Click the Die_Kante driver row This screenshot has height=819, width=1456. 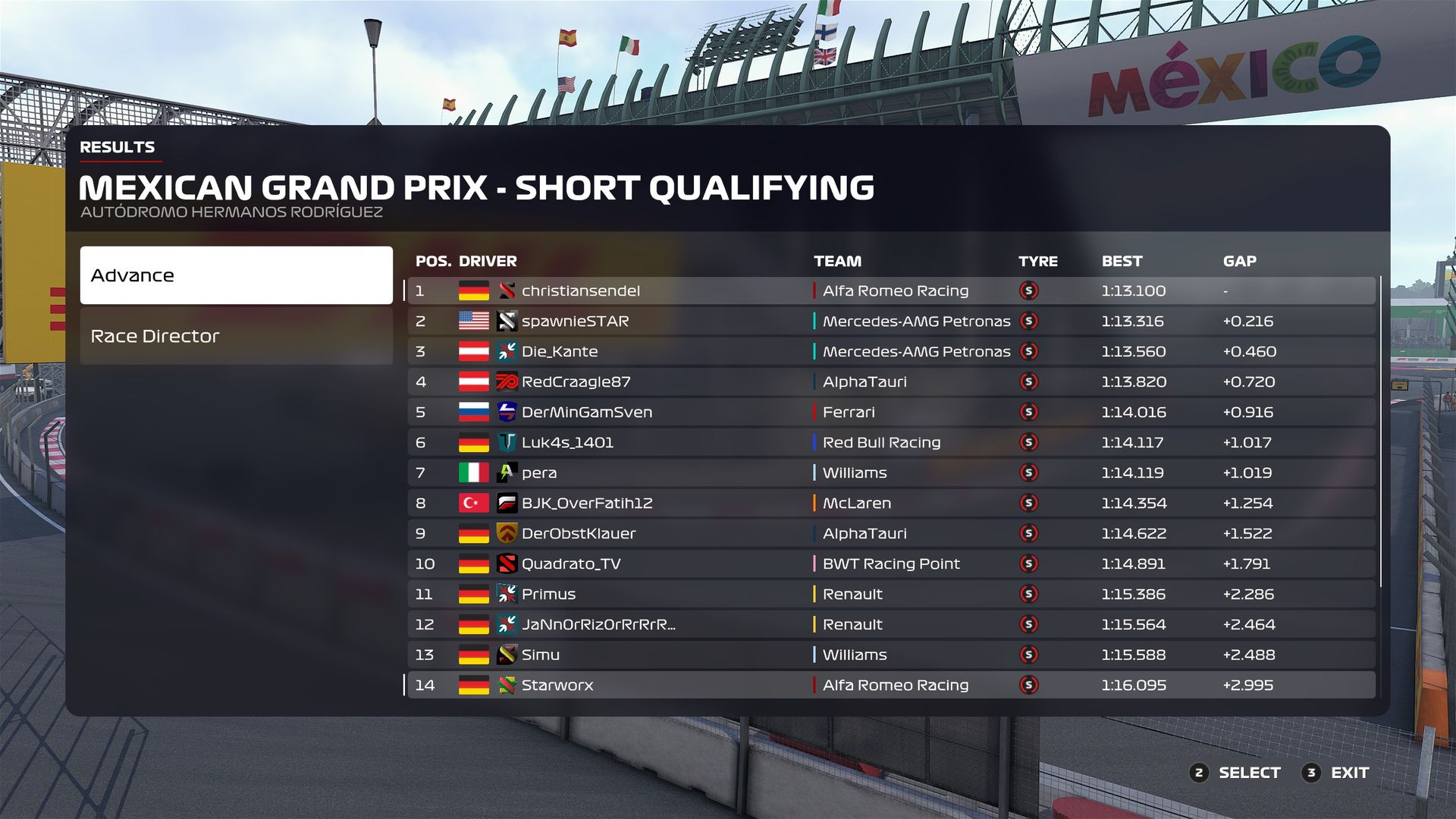pos(891,351)
